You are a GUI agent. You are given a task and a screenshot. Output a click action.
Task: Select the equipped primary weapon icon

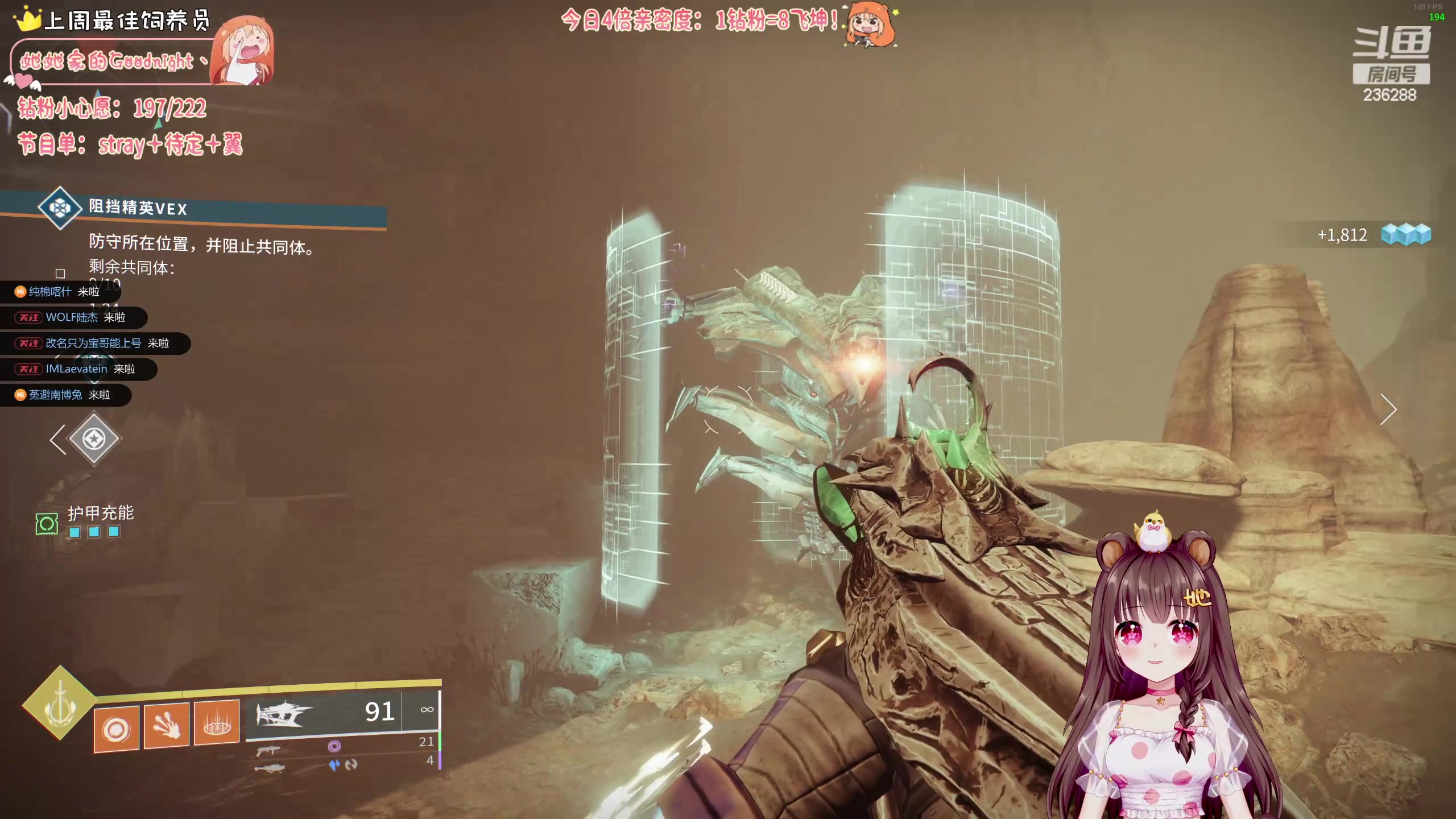[x=284, y=713]
